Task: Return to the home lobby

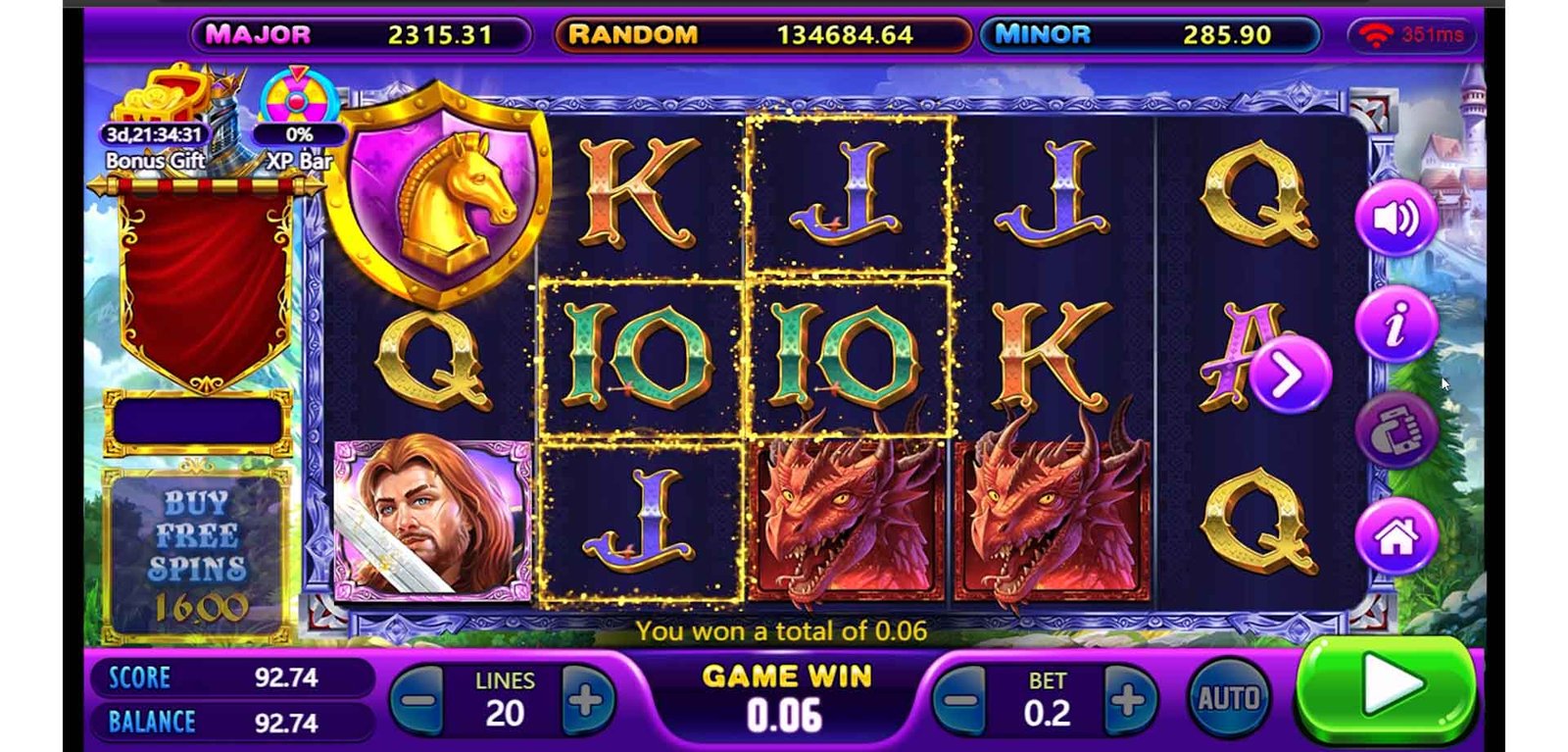Action: tap(1396, 535)
